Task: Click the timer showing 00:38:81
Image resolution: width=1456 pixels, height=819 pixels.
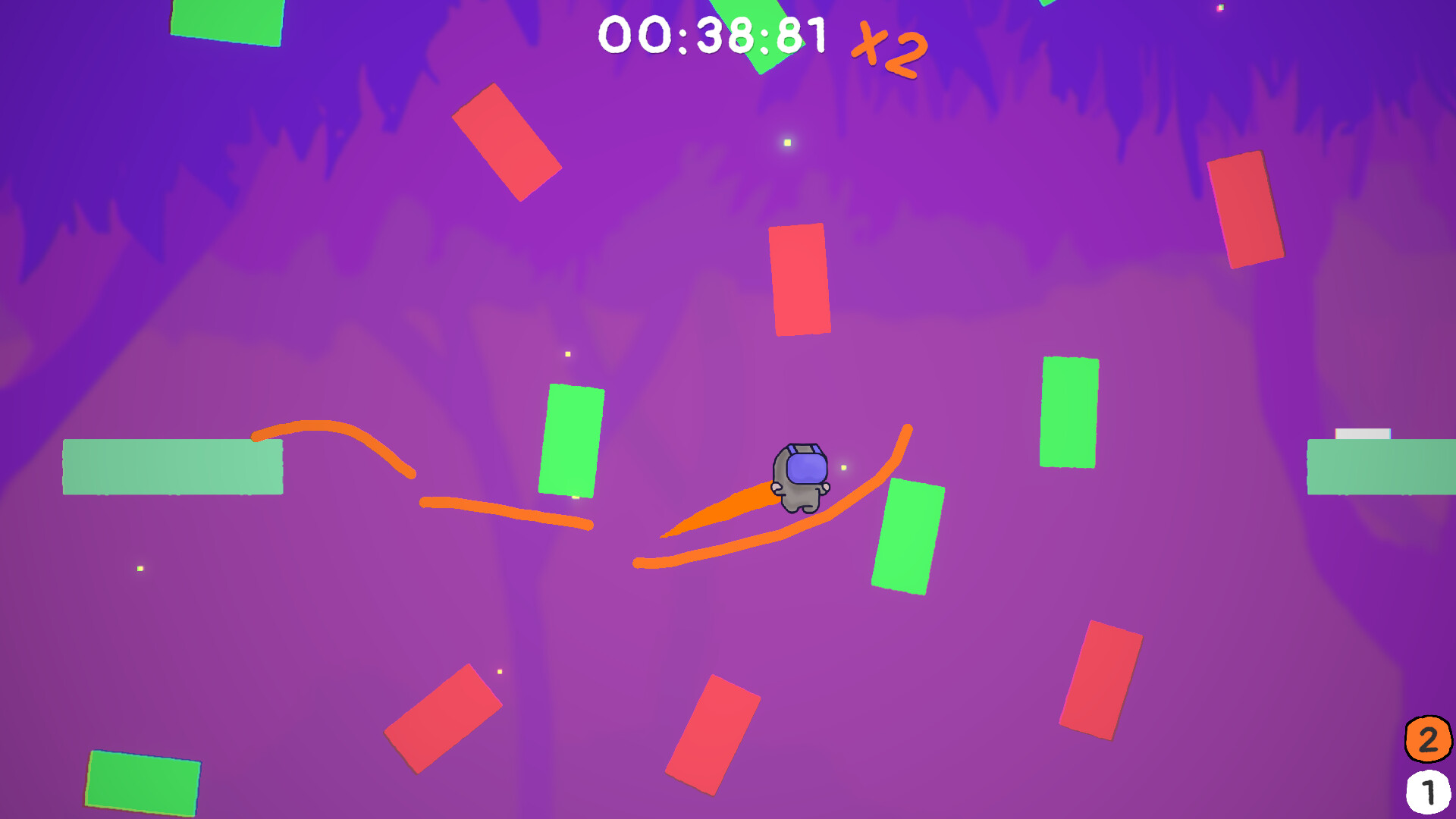Action: pos(714,33)
